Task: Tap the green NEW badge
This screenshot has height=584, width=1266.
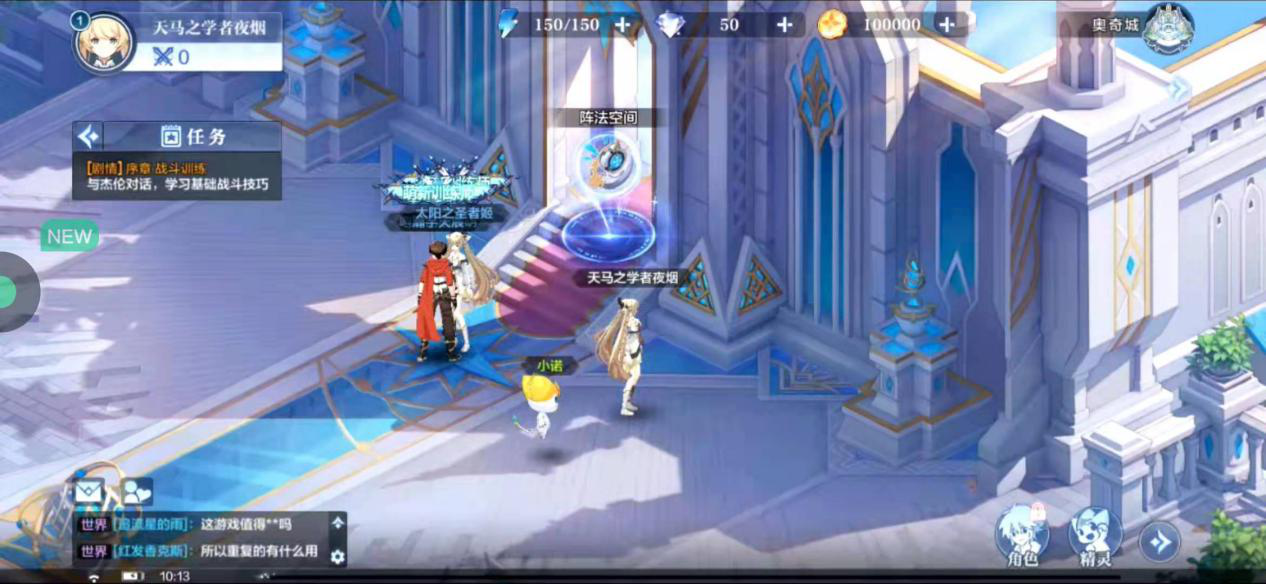Action: click(x=69, y=237)
